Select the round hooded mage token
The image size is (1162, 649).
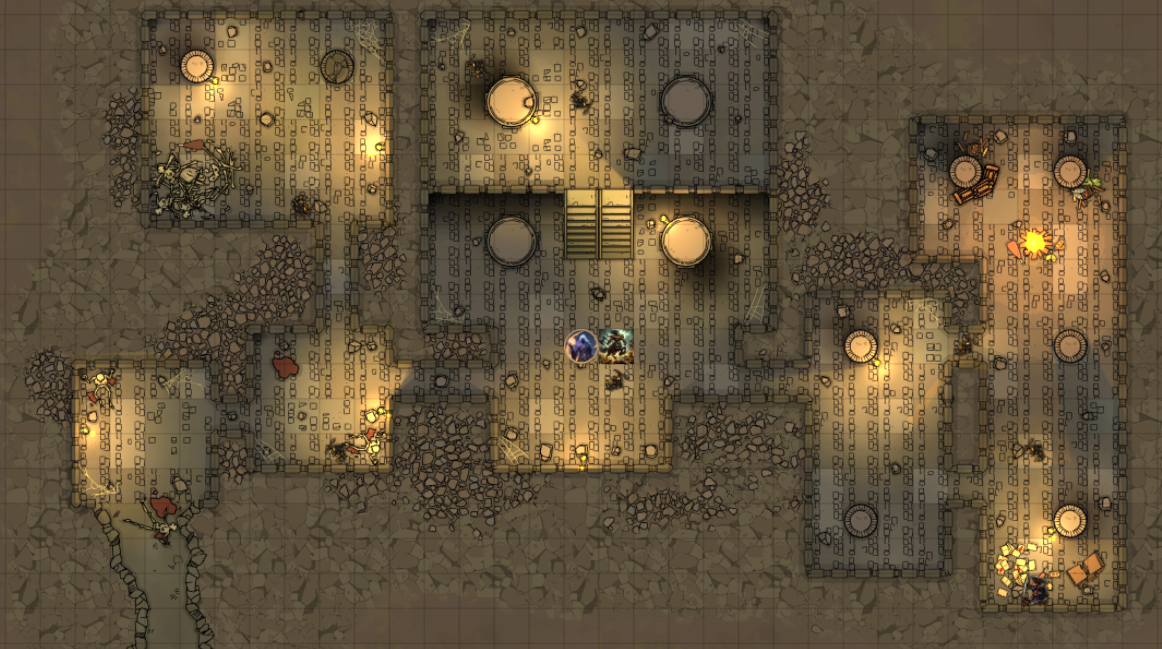point(582,346)
